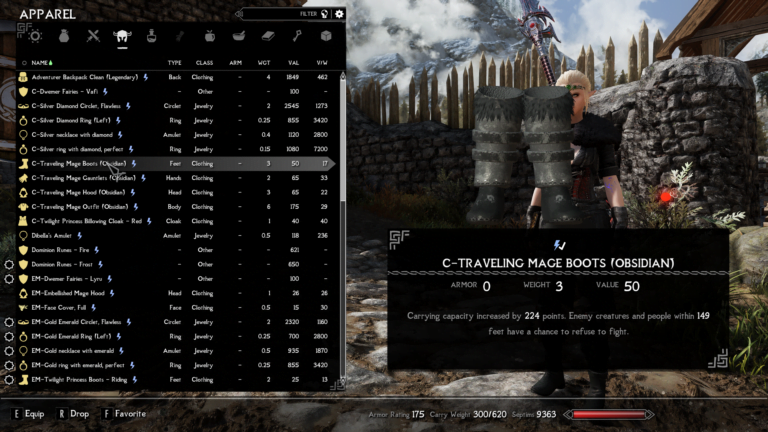The height and width of the screenshot is (432, 768).
Task: Sort the list by NAME column
Action: point(41,62)
